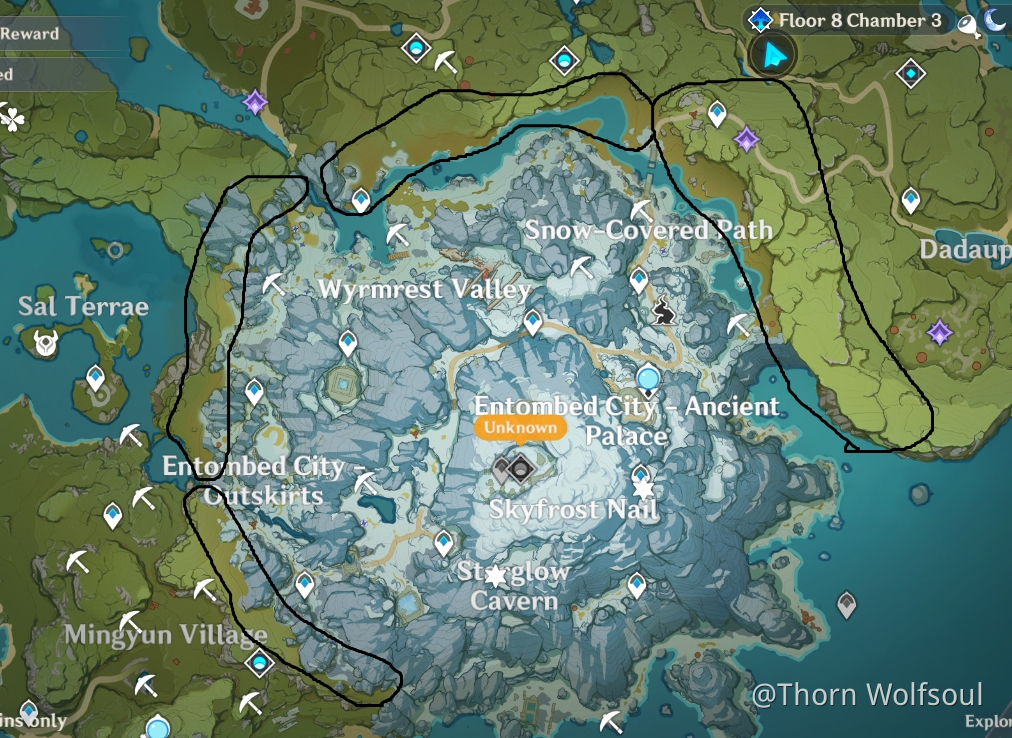The height and width of the screenshot is (738, 1012).
Task: Choose the domain marker by Mingyun Village
Action: coord(260,662)
